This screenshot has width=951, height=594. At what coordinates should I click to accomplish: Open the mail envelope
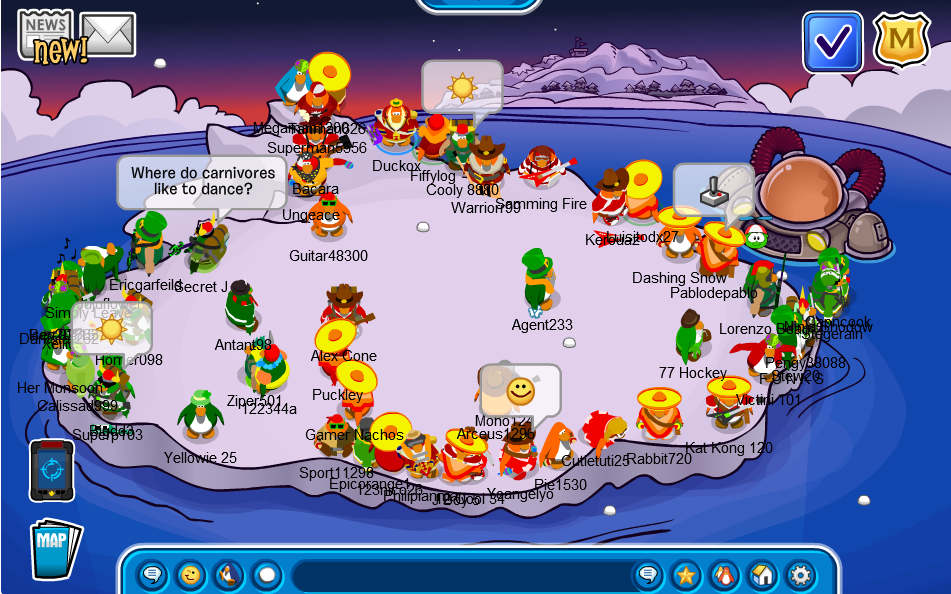(x=108, y=35)
